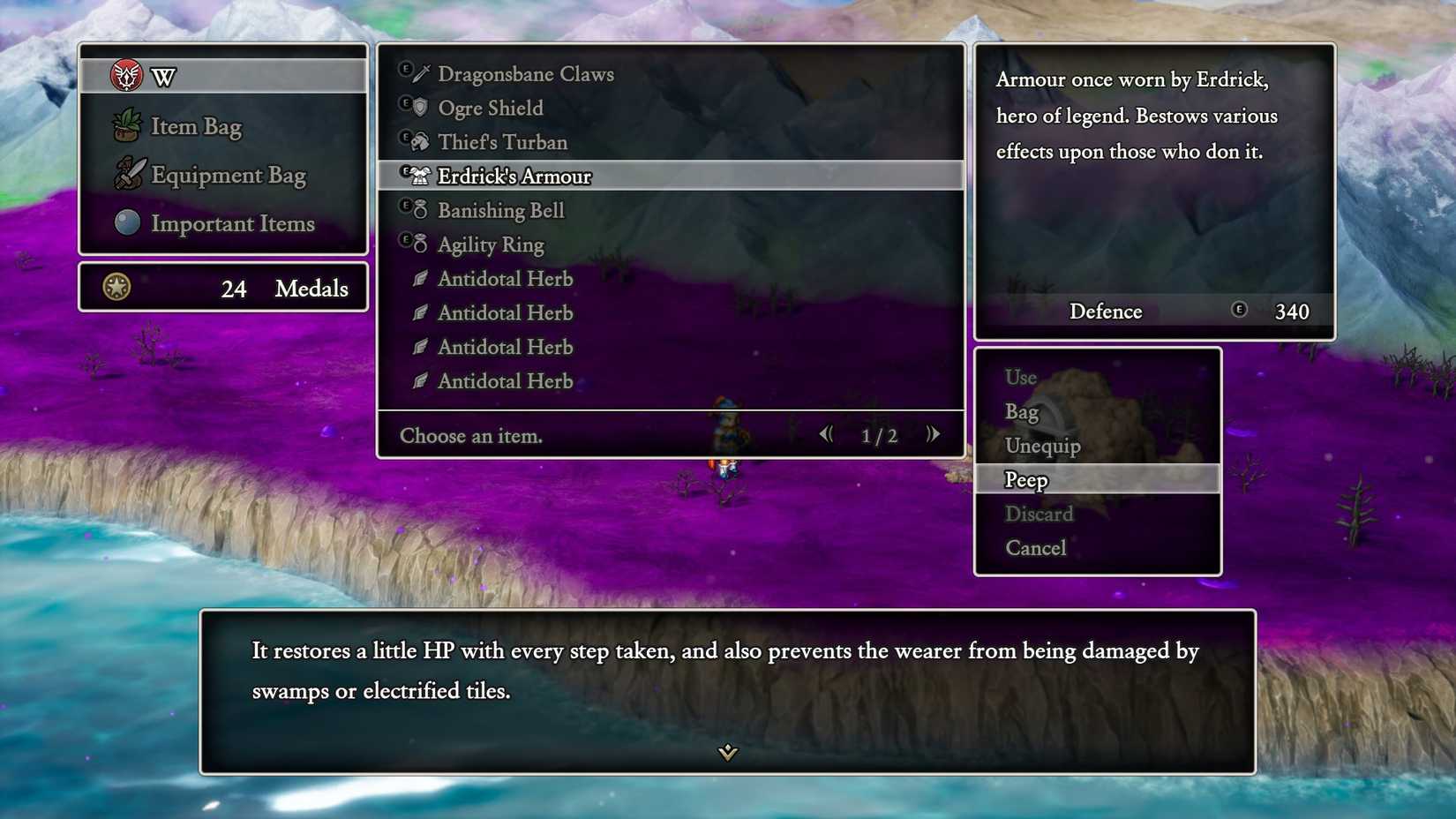Go to previous page with left arrows

point(827,433)
